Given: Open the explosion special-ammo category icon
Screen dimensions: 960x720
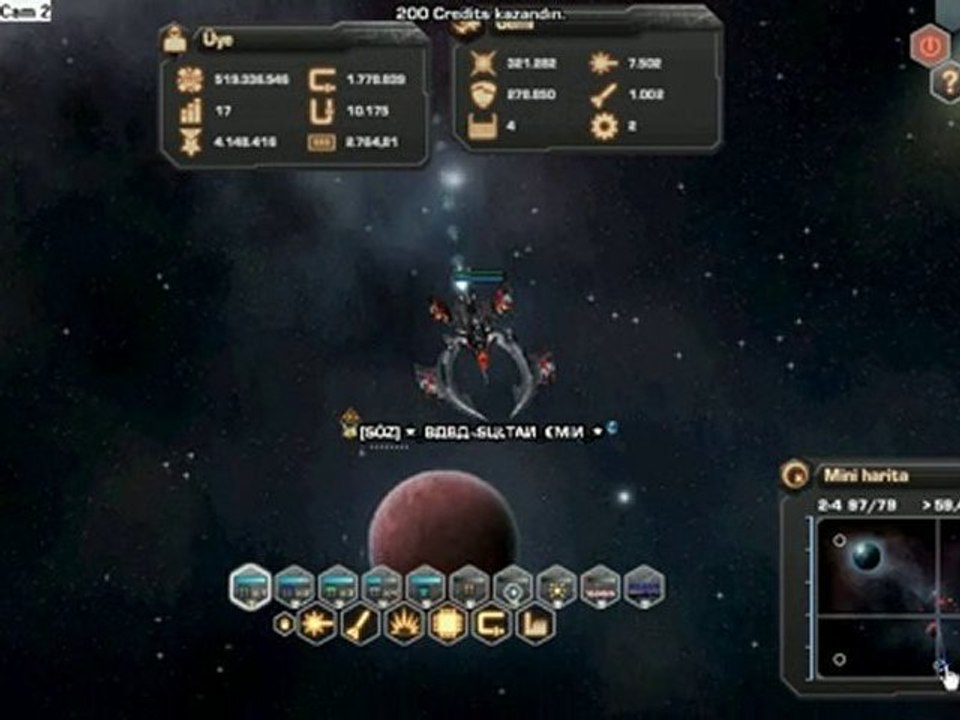Looking at the screenshot, I should click(404, 625).
